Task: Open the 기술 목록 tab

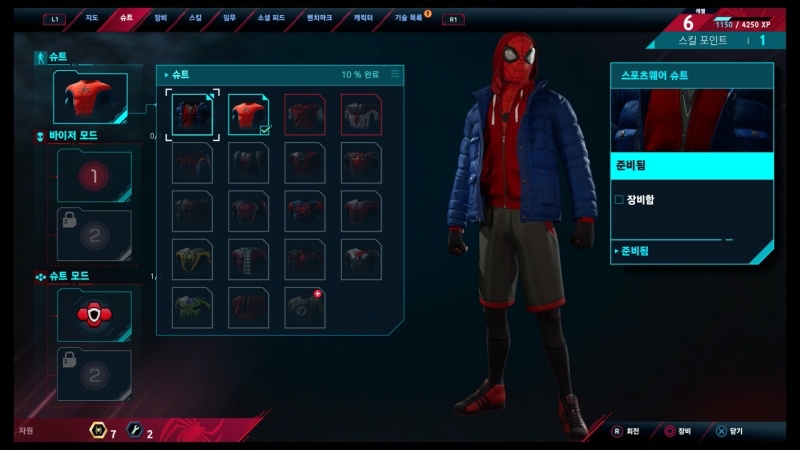Action: (408, 18)
